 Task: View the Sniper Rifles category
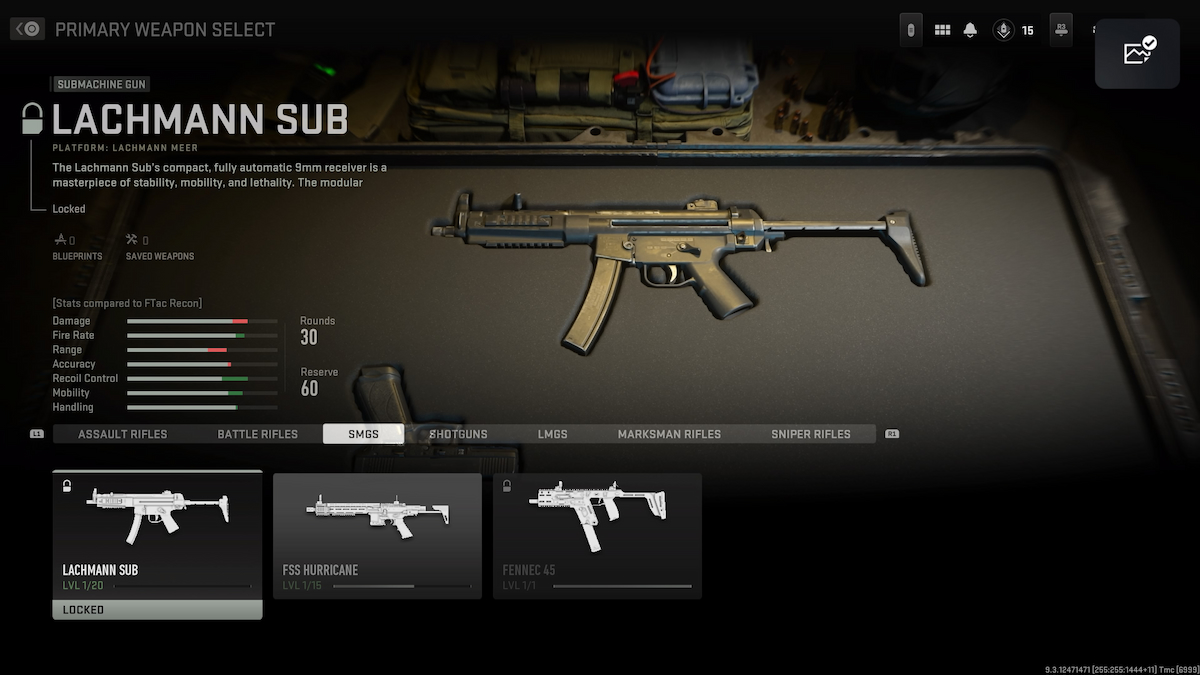810,434
